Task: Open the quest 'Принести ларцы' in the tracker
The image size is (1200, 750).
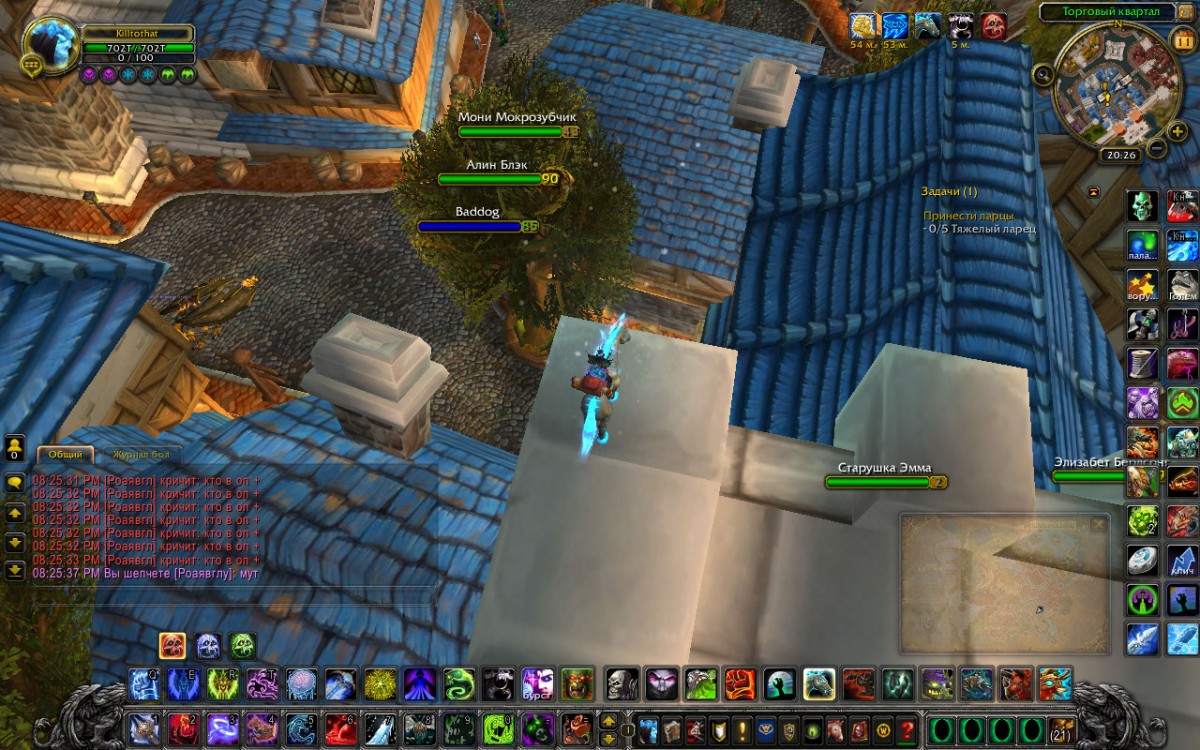Action: pyautogui.click(x=967, y=215)
